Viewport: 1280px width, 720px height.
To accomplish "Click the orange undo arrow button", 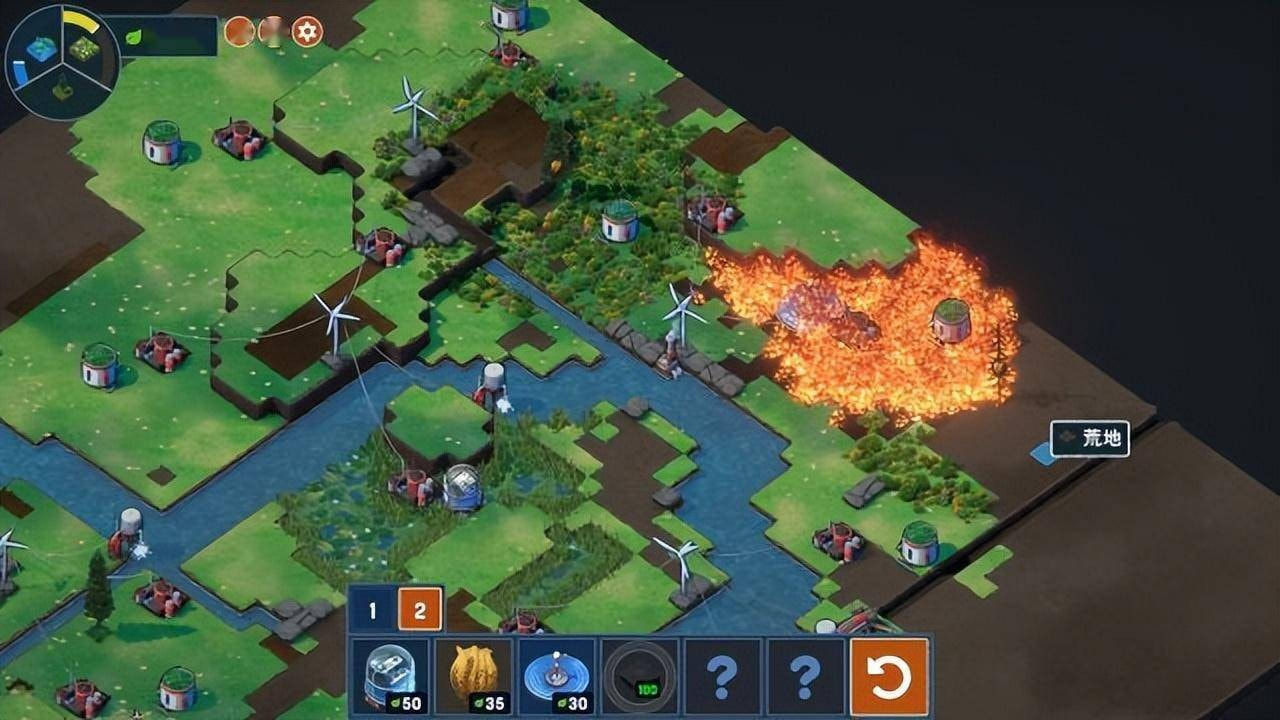I will tap(889, 677).
